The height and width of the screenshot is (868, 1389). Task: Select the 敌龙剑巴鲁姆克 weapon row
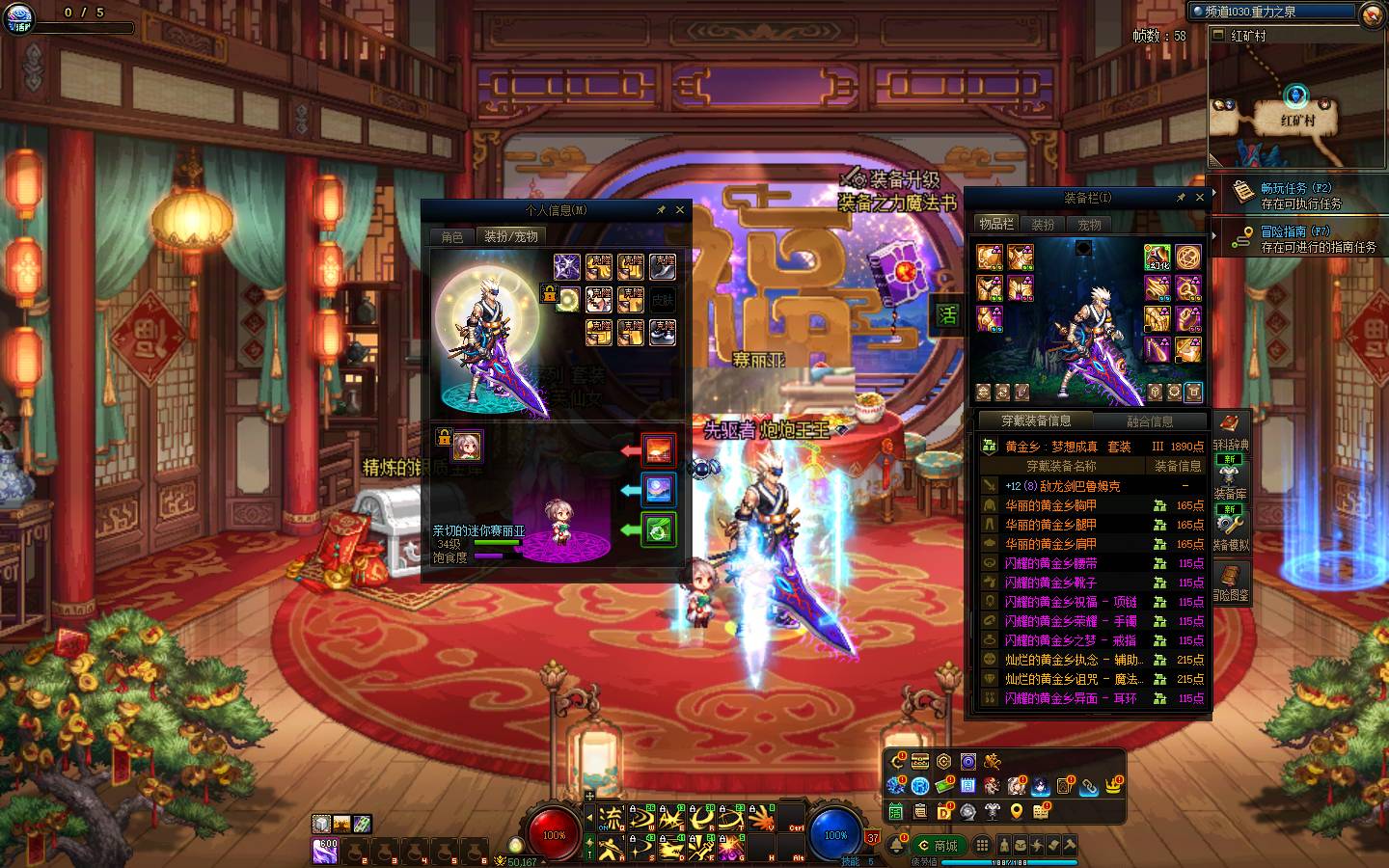(x=1062, y=486)
